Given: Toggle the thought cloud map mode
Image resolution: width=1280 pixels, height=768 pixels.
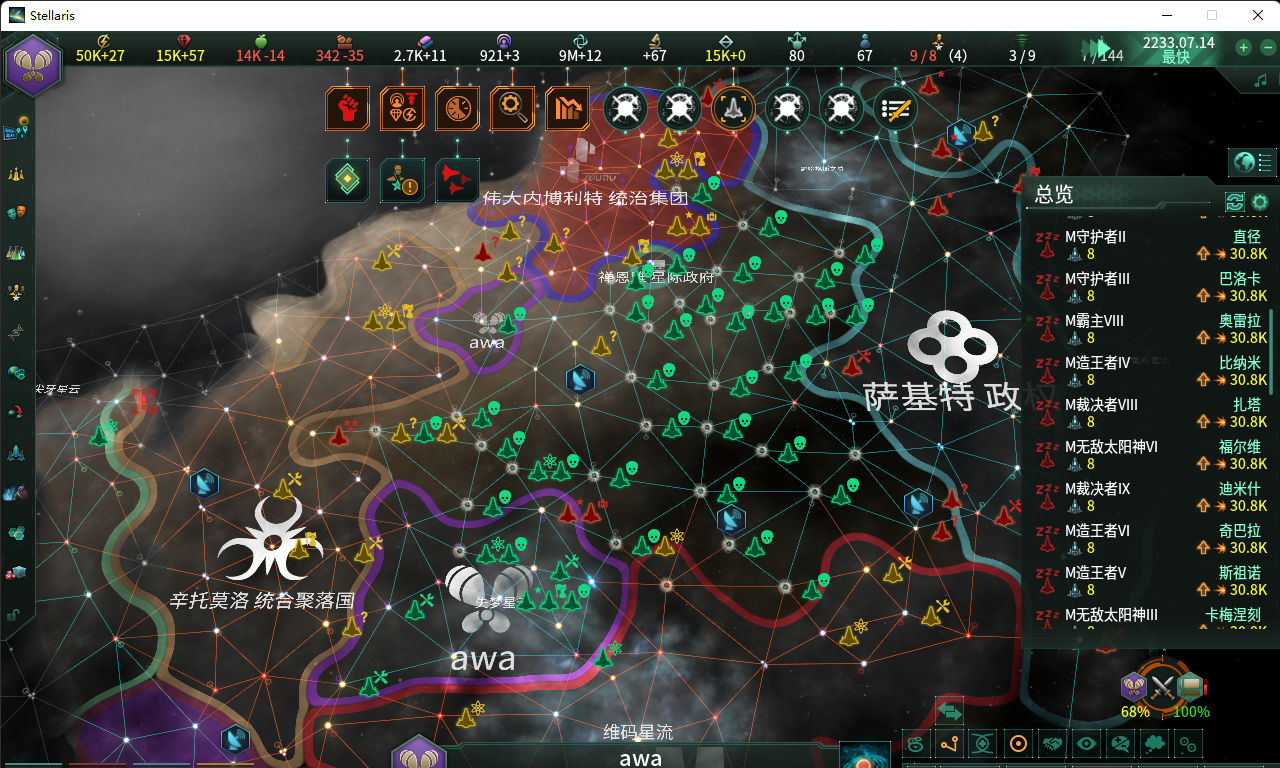Looking at the screenshot, I should [1121, 744].
